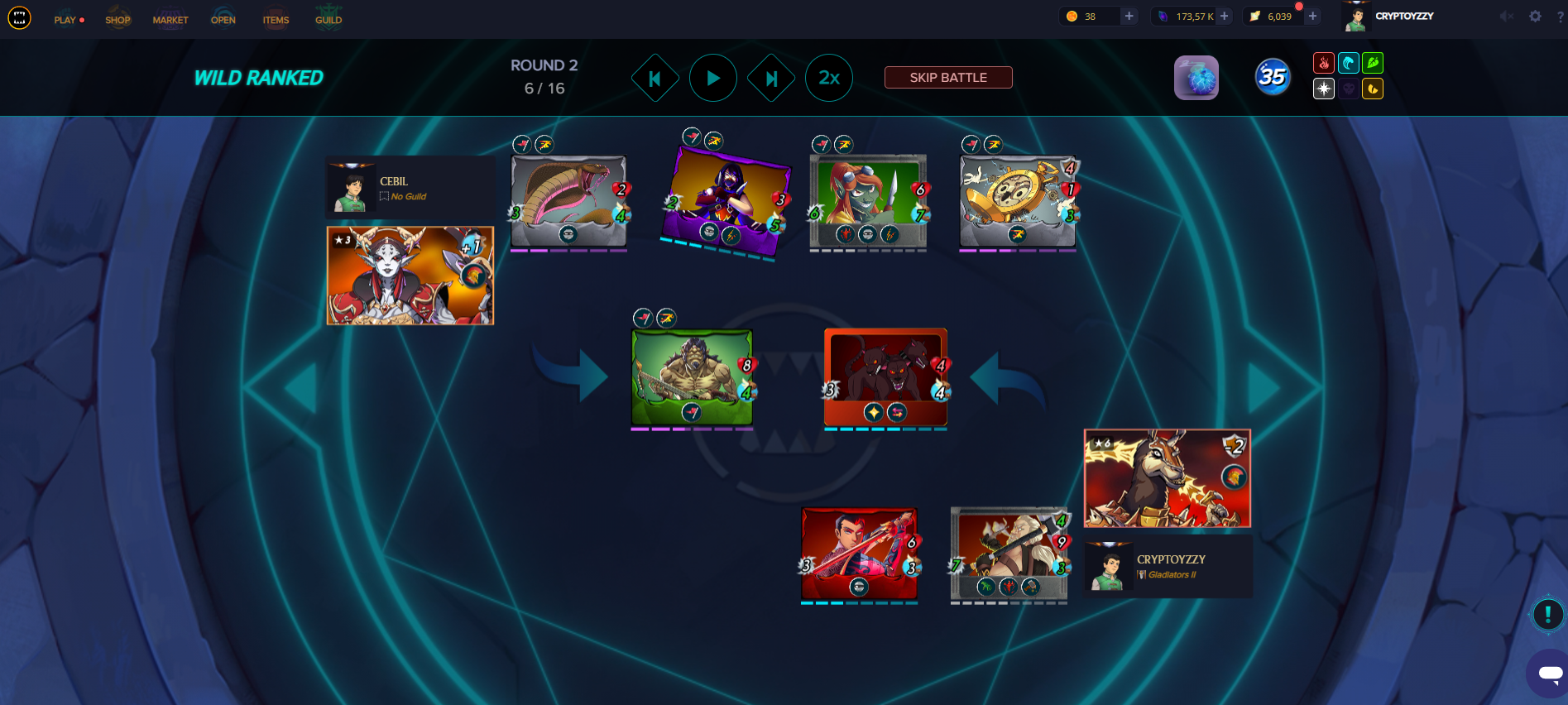Image resolution: width=1568 pixels, height=705 pixels.
Task: Open CRYPTOYZZY profile in top bar
Action: tap(1390, 17)
